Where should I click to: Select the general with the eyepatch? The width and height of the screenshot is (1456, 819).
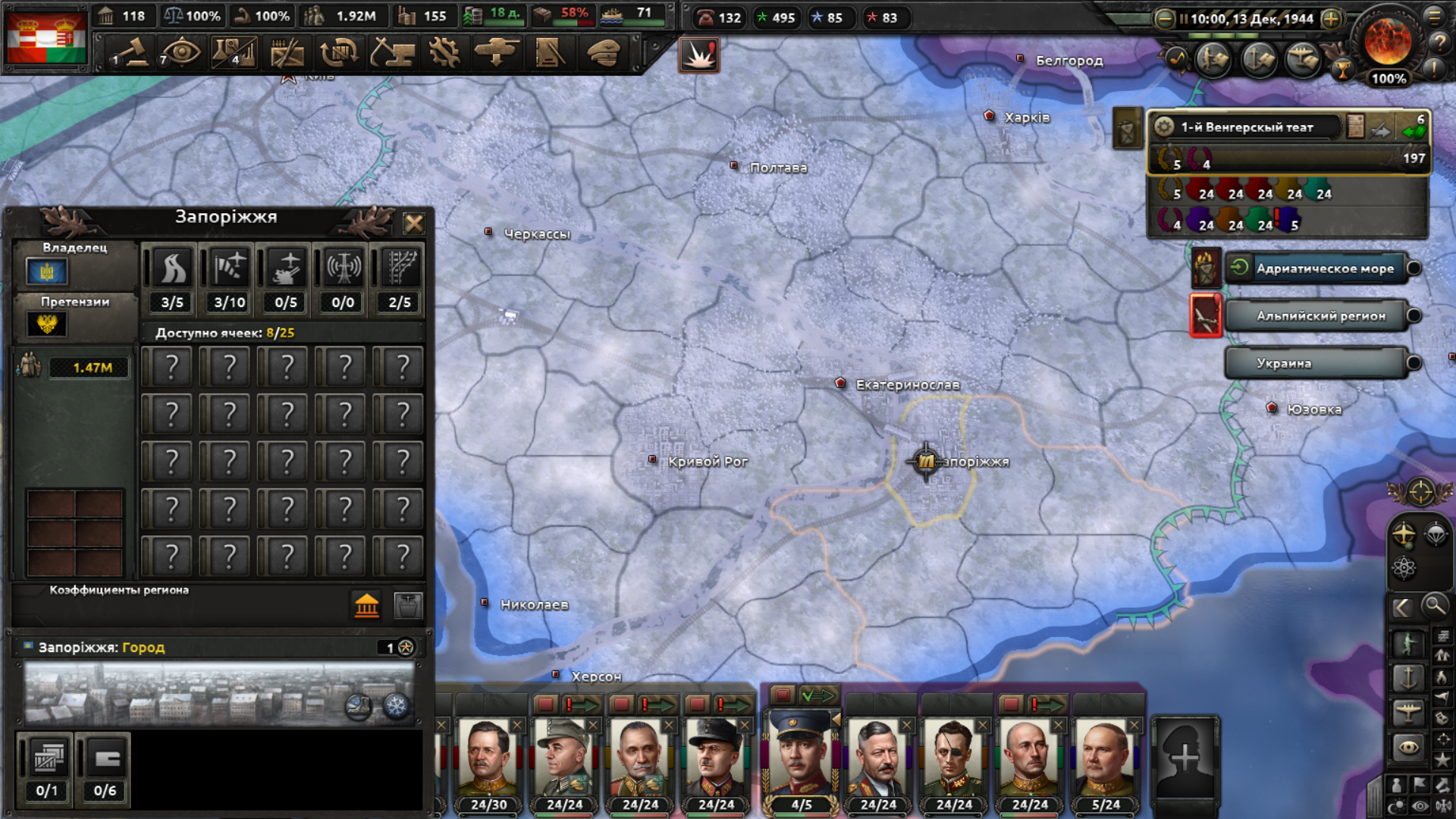point(953,758)
